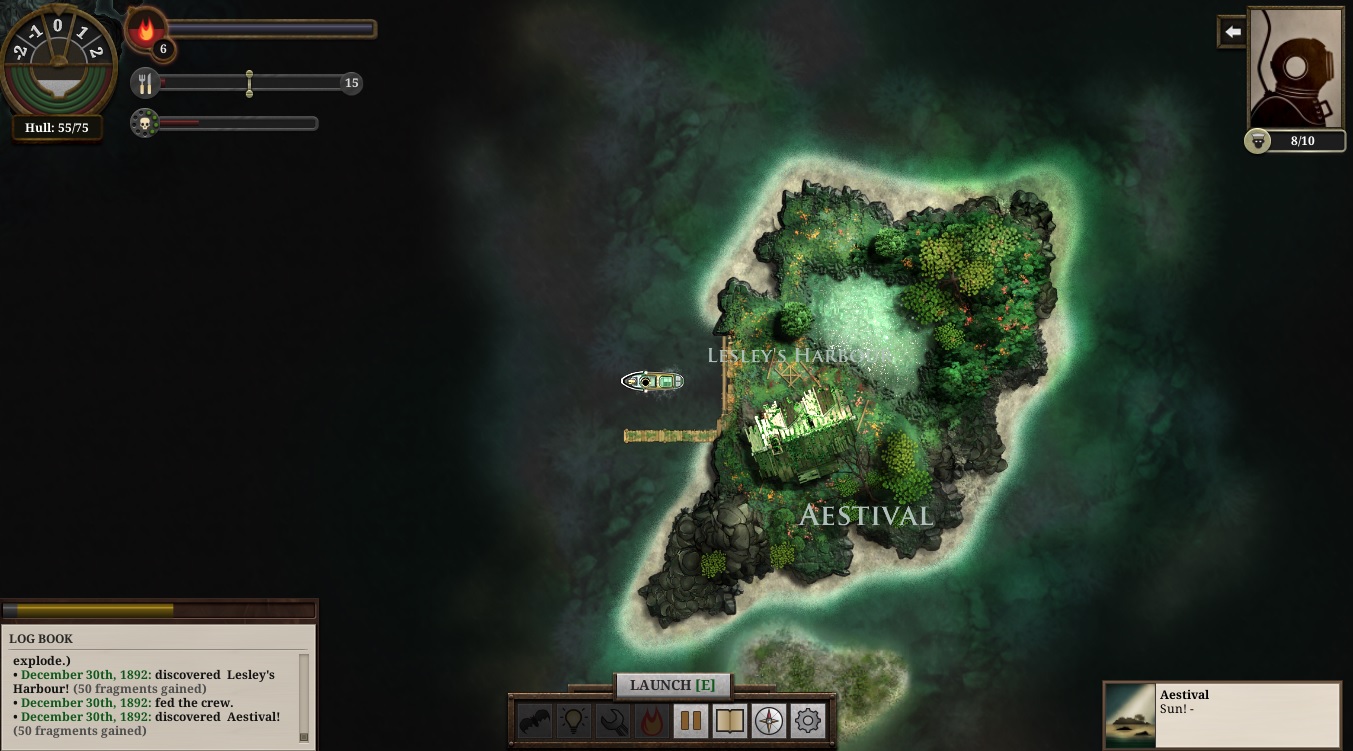Deploy the bat from the toolbar

pyautogui.click(x=534, y=720)
